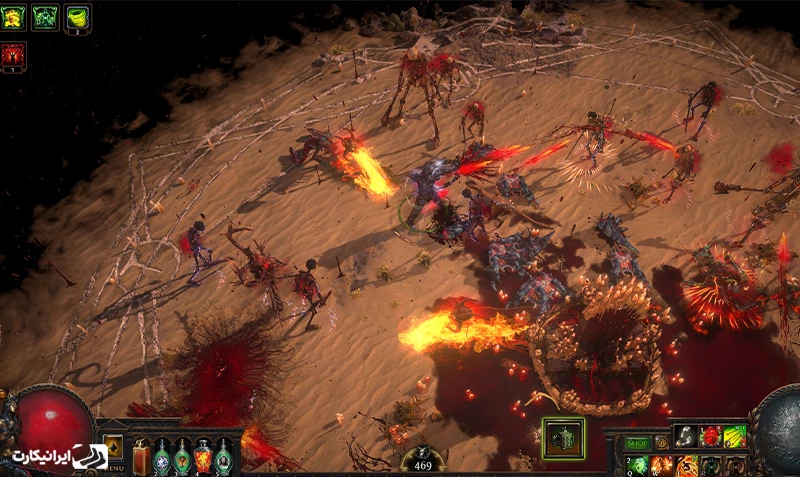Activate the green arrows skill icon
The image size is (800, 477).
point(734,435)
